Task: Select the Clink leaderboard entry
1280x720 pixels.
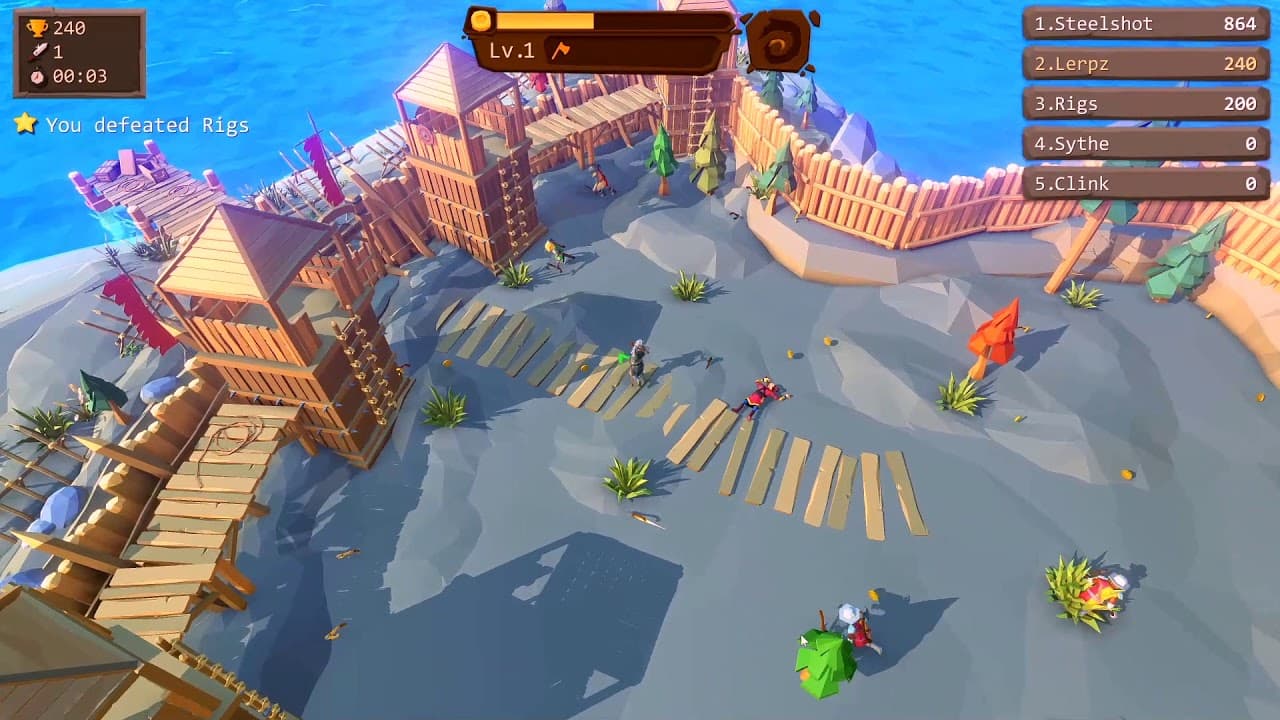Action: pos(1143,183)
